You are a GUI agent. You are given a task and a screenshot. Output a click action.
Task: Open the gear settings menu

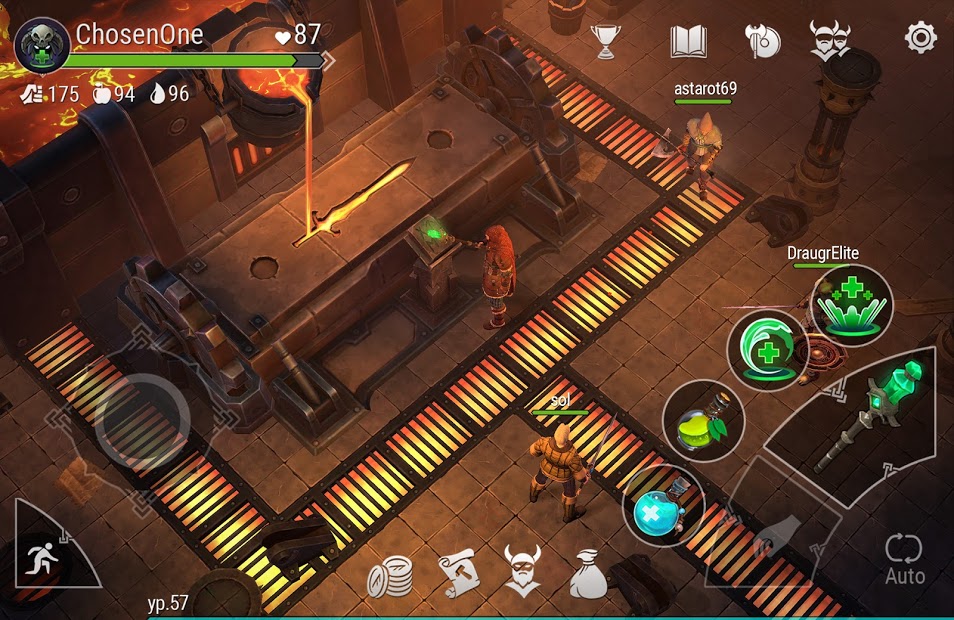point(920,38)
